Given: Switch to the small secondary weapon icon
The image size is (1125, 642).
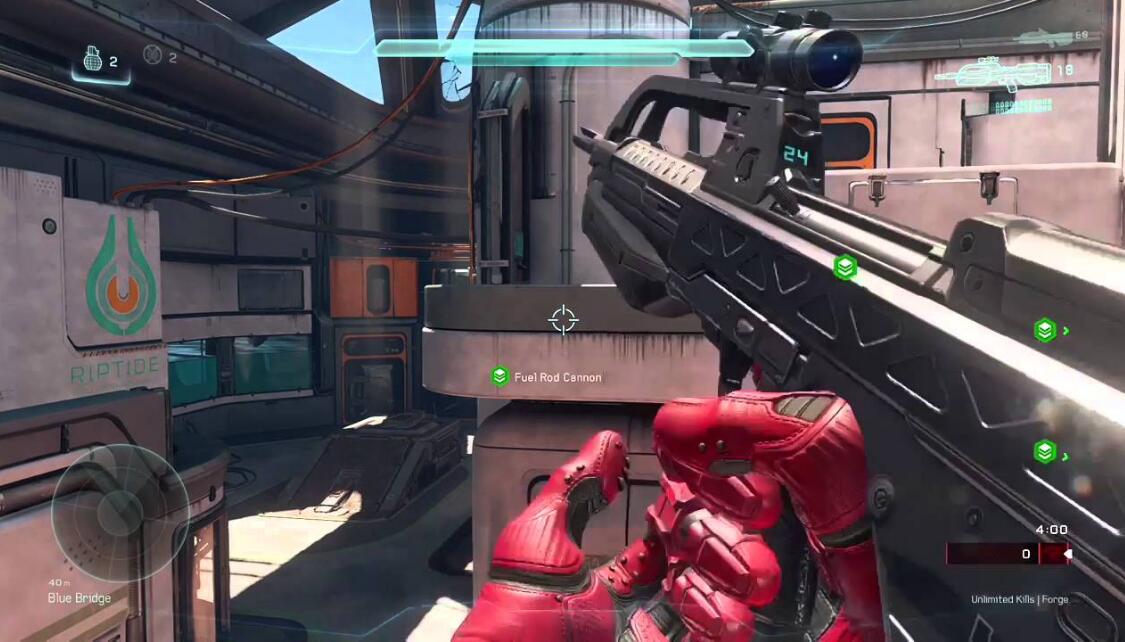Looking at the screenshot, I should click(1040, 38).
